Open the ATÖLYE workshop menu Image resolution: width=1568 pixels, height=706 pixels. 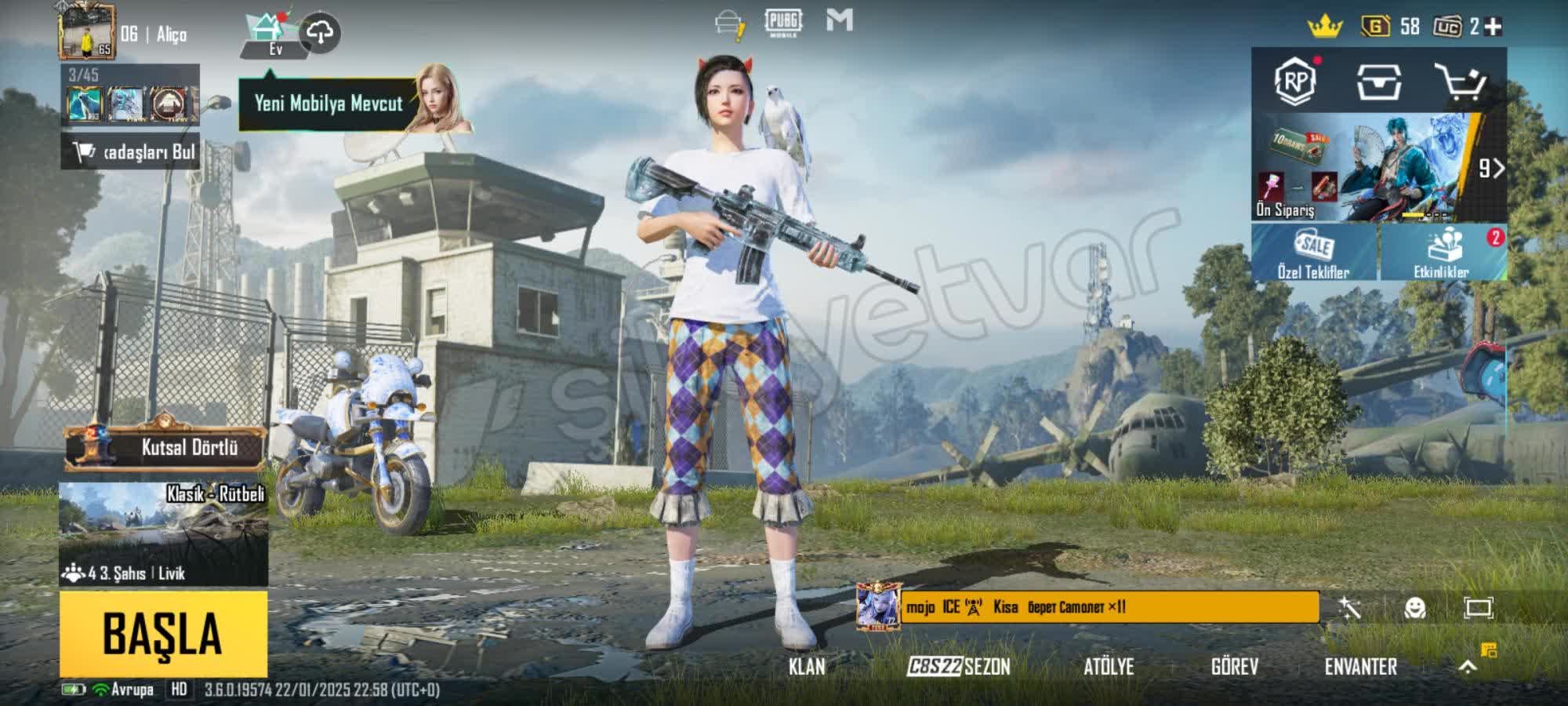coord(1109,667)
